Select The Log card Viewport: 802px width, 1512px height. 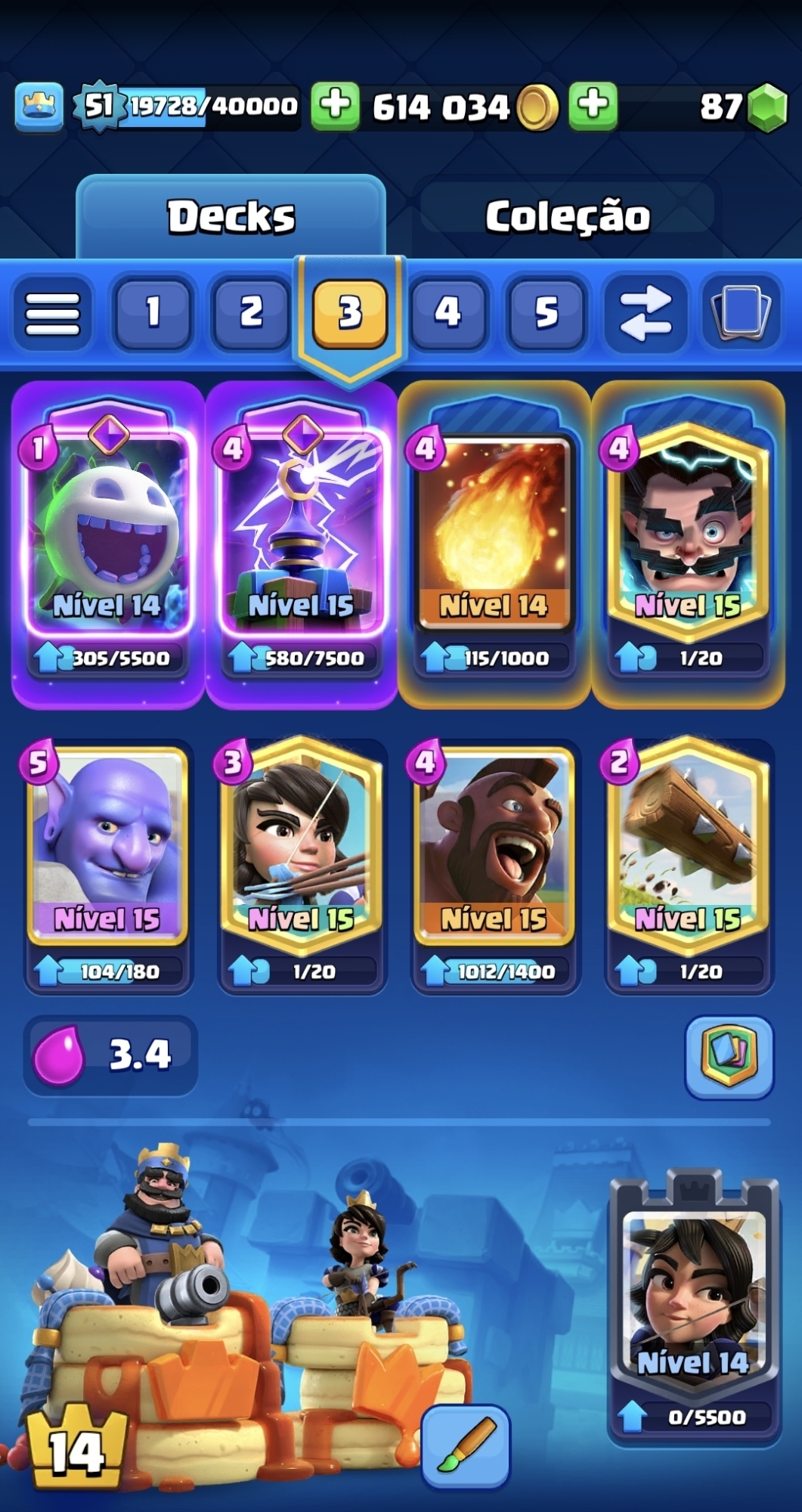click(688, 847)
